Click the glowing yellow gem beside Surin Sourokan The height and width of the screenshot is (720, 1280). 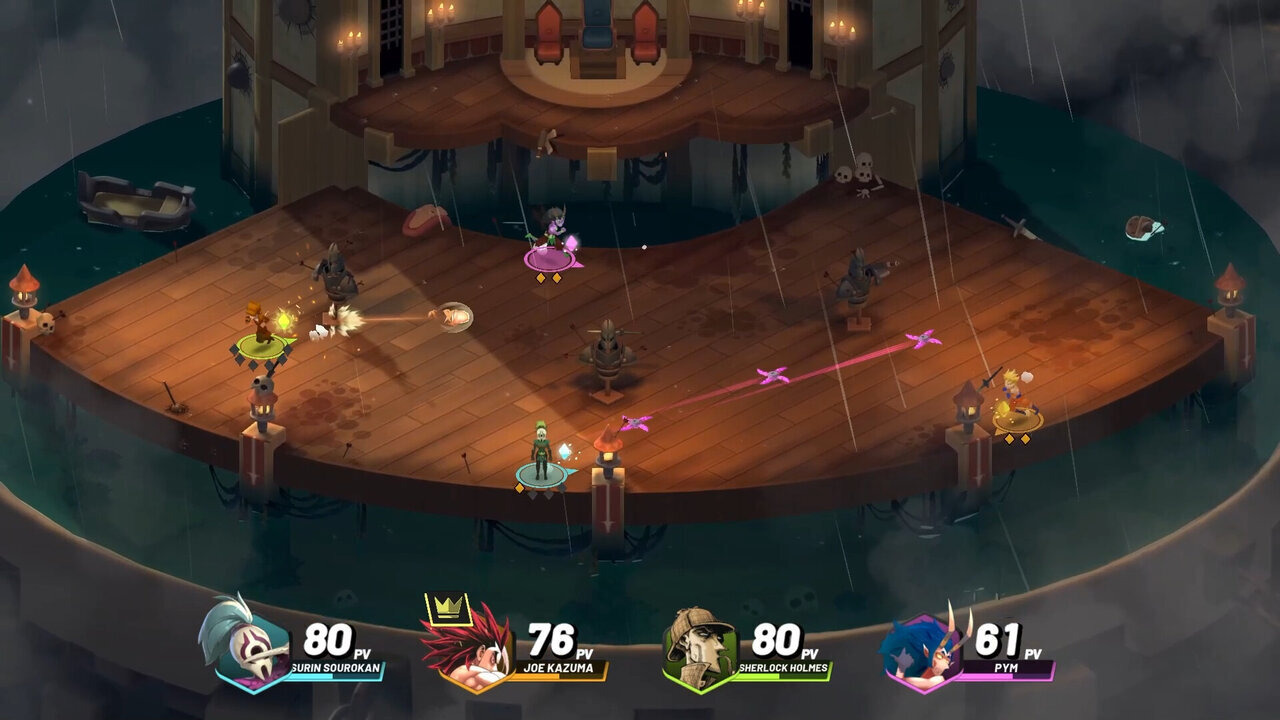[284, 319]
